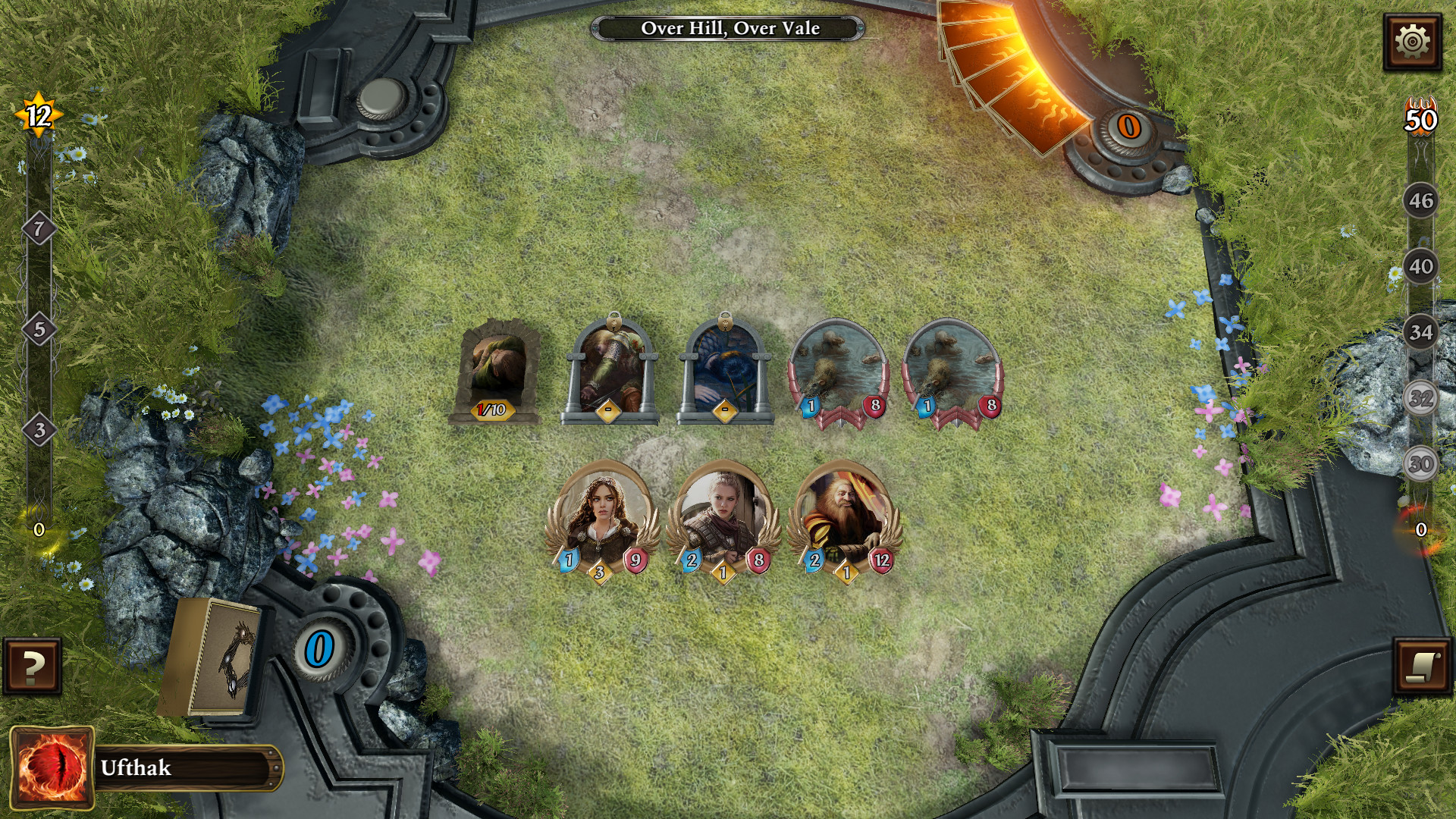
Task: Open the settings gear icon
Action: (x=1413, y=35)
